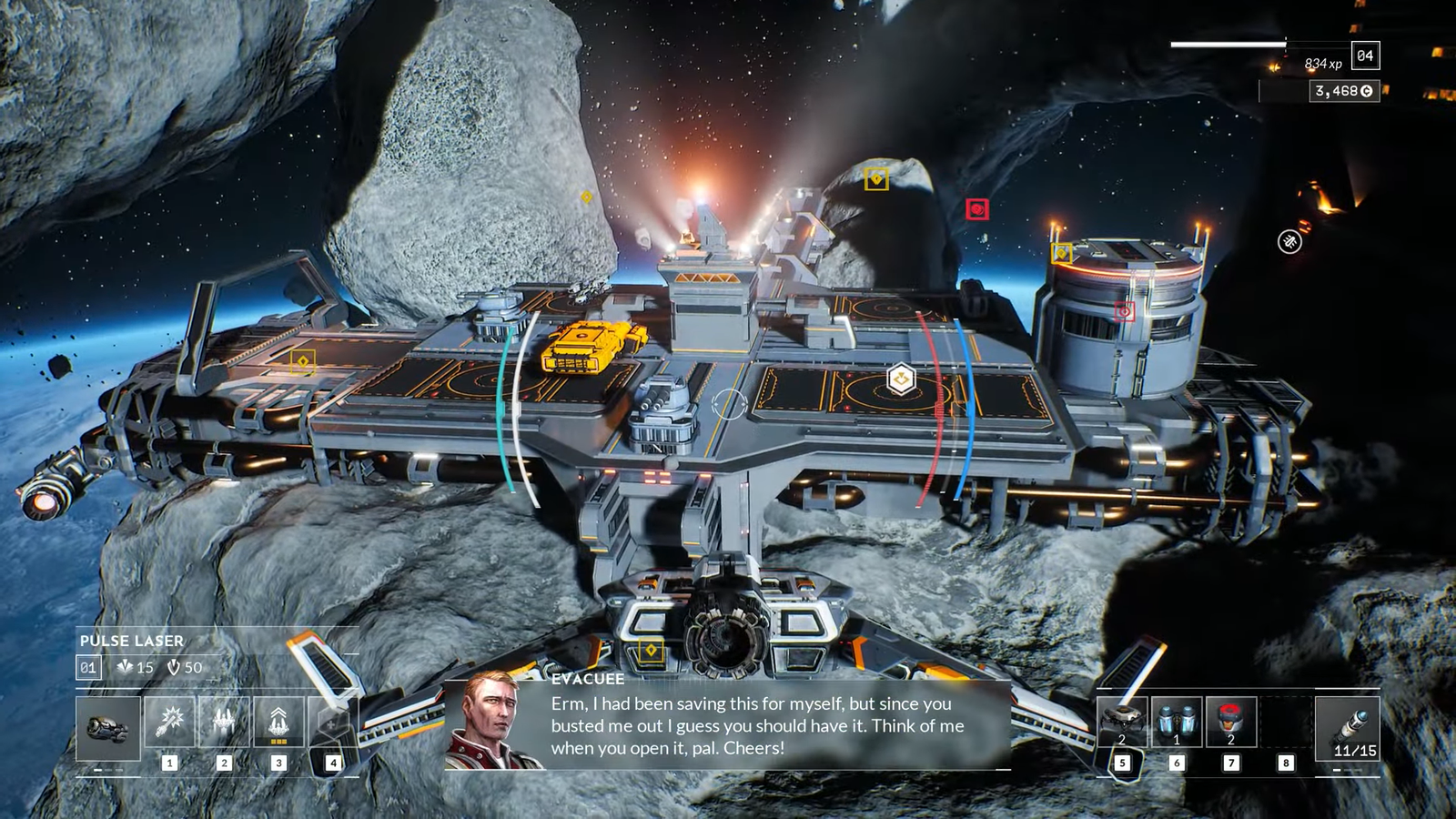Select the white hexagon waypoint marker
Image resolution: width=1456 pixels, height=819 pixels.
(901, 379)
